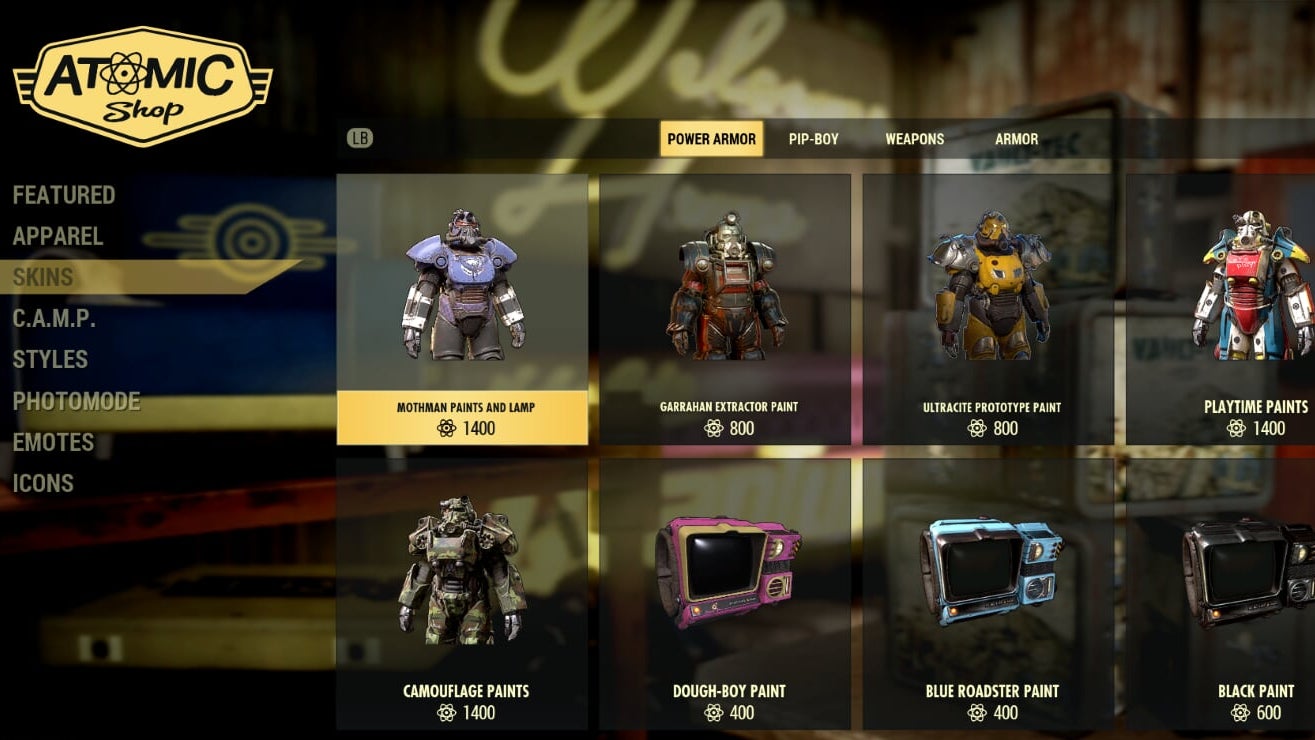Screen dimensions: 1315x740
Task: Show the Photomode category
Action: [76, 402]
